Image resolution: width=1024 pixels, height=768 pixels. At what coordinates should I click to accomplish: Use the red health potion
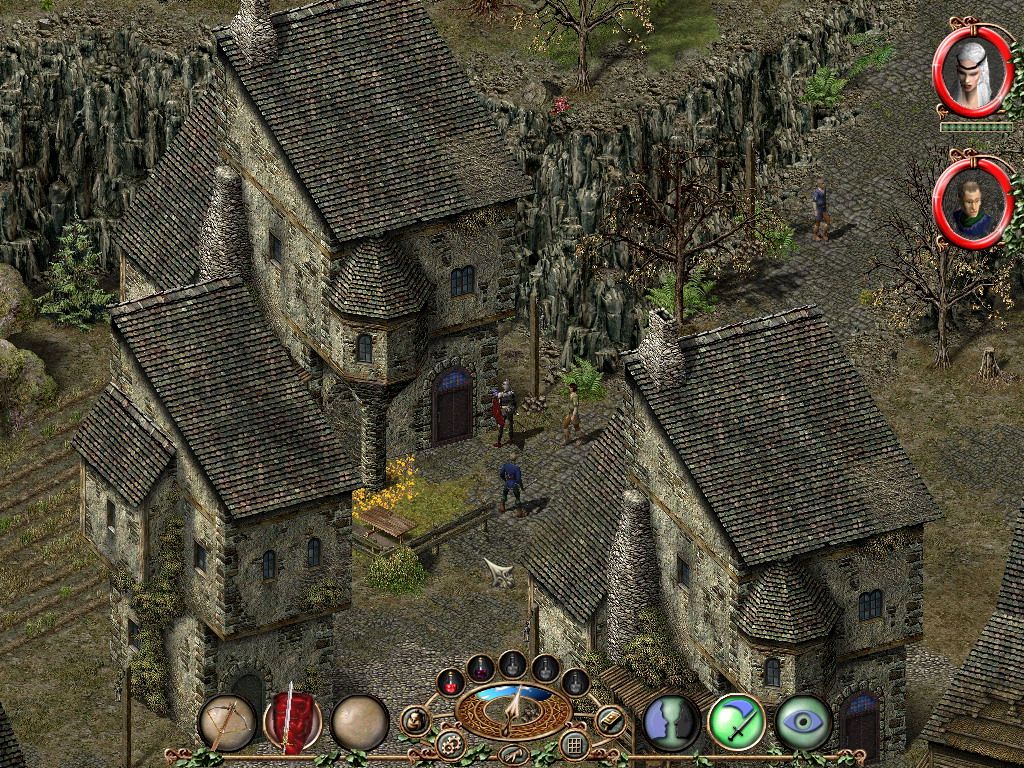(x=451, y=682)
